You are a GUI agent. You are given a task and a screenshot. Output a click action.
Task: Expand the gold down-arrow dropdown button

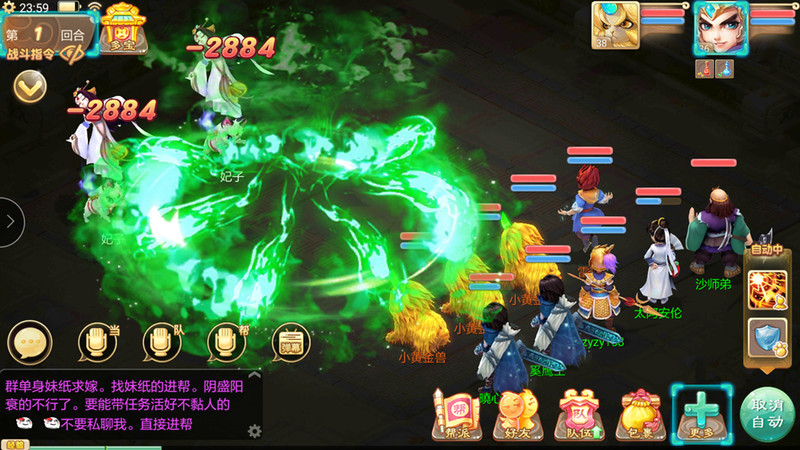pyautogui.click(x=30, y=86)
